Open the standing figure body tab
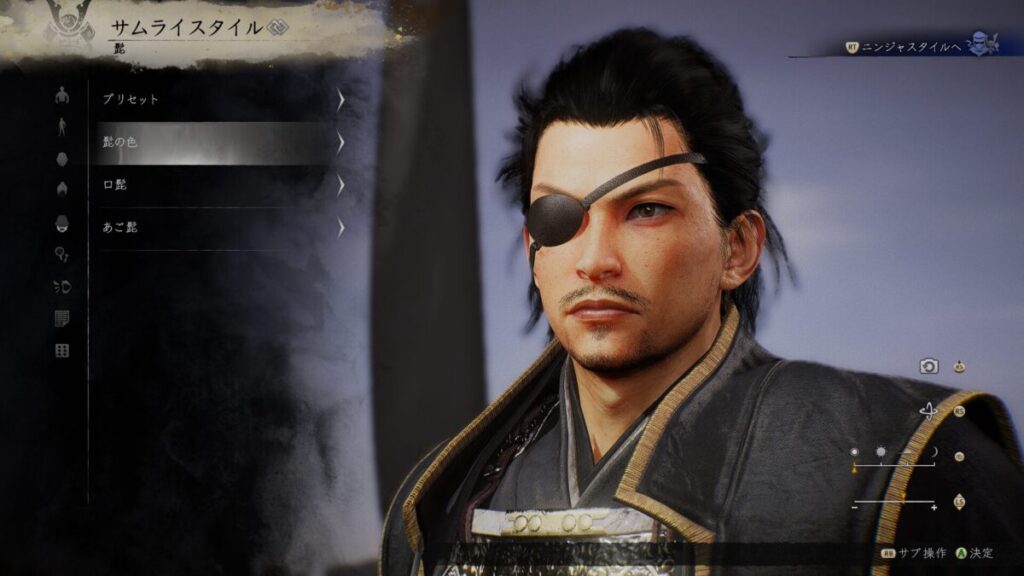Viewport: 1024px width, 576px height. pyautogui.click(x=62, y=126)
